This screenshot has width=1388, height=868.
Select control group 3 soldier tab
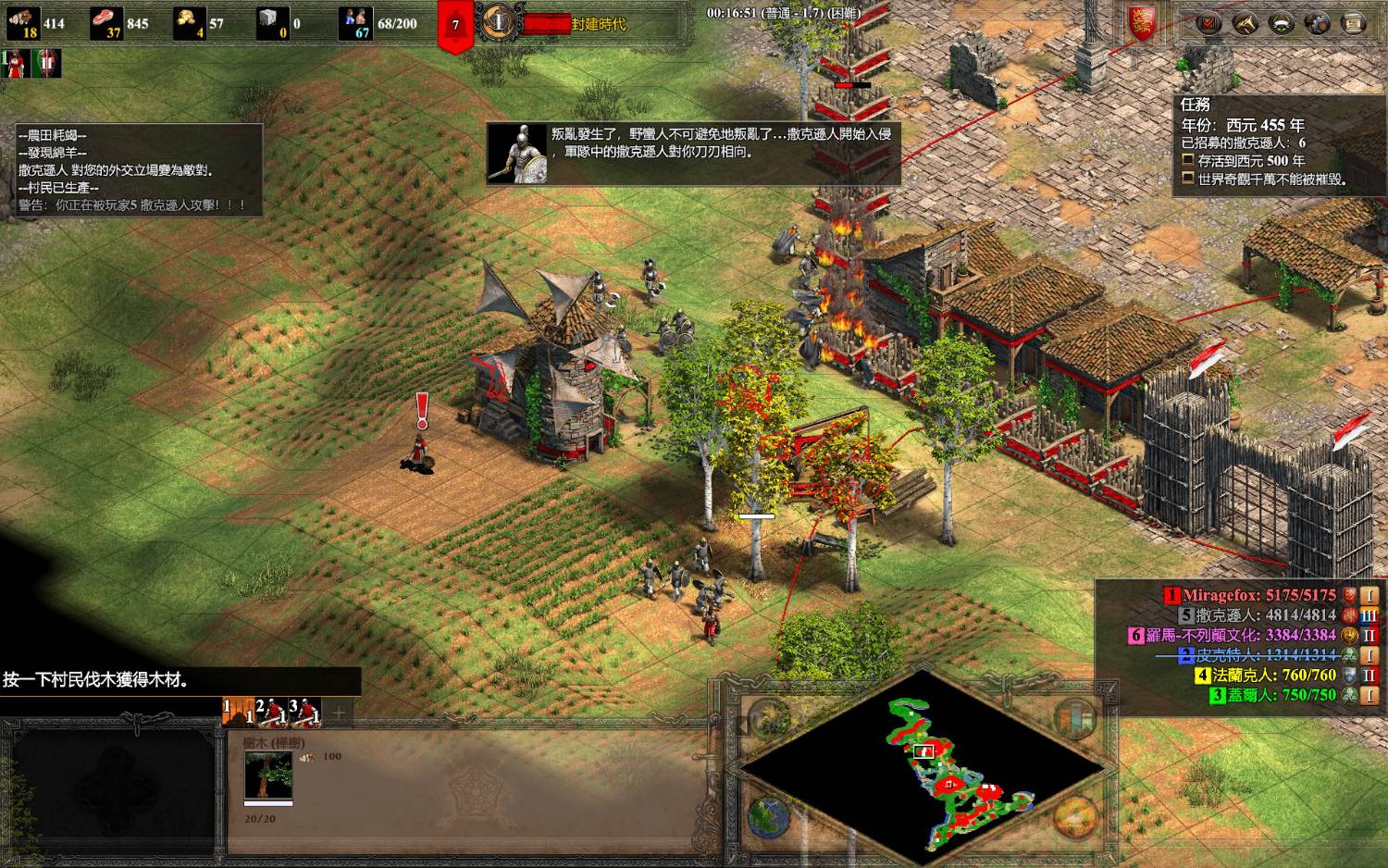click(x=304, y=712)
